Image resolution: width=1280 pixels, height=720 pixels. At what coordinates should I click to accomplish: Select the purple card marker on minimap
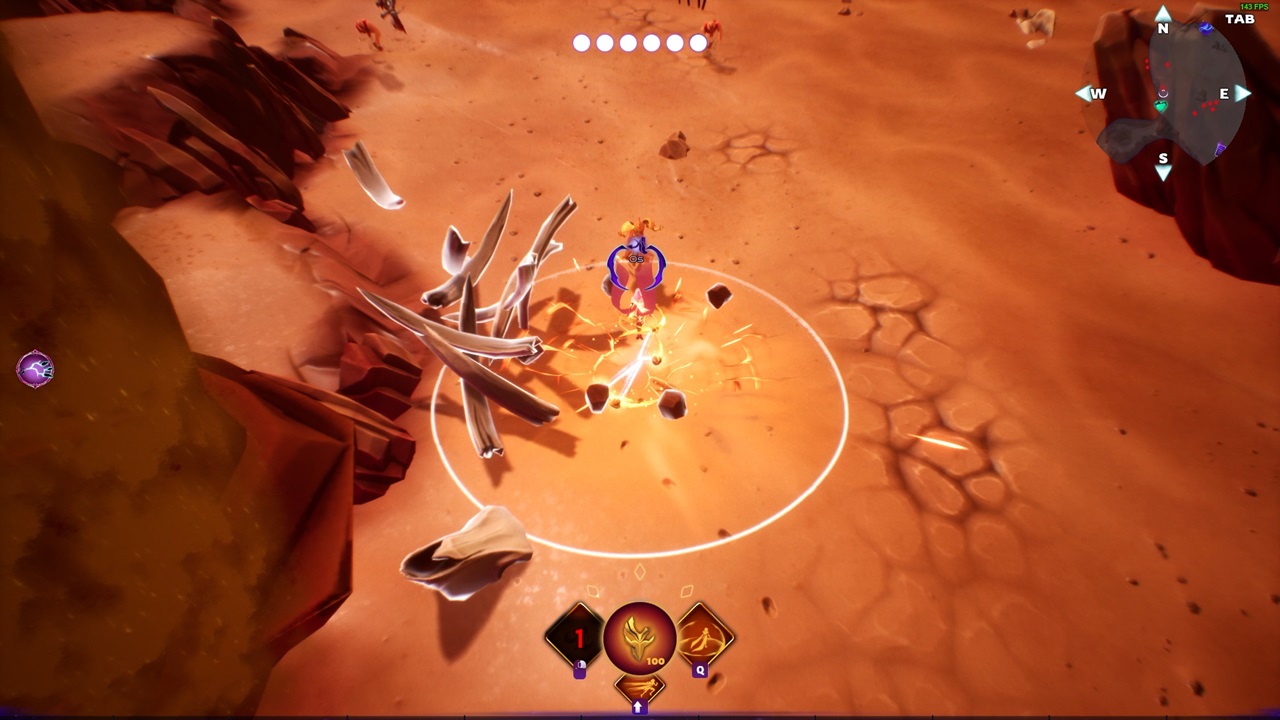[x=1220, y=150]
